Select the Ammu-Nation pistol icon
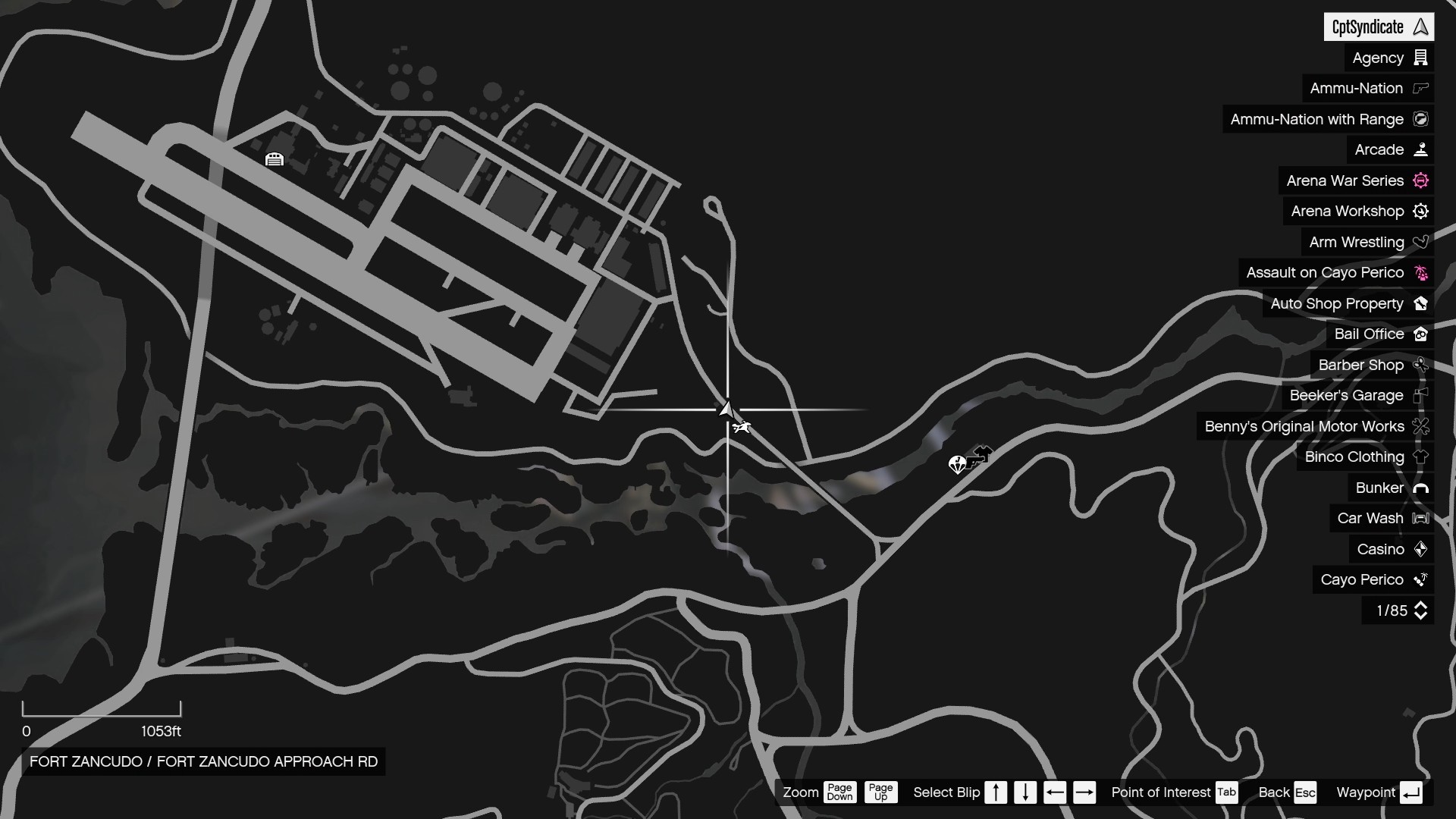Viewport: 1456px width, 819px height. click(1420, 88)
